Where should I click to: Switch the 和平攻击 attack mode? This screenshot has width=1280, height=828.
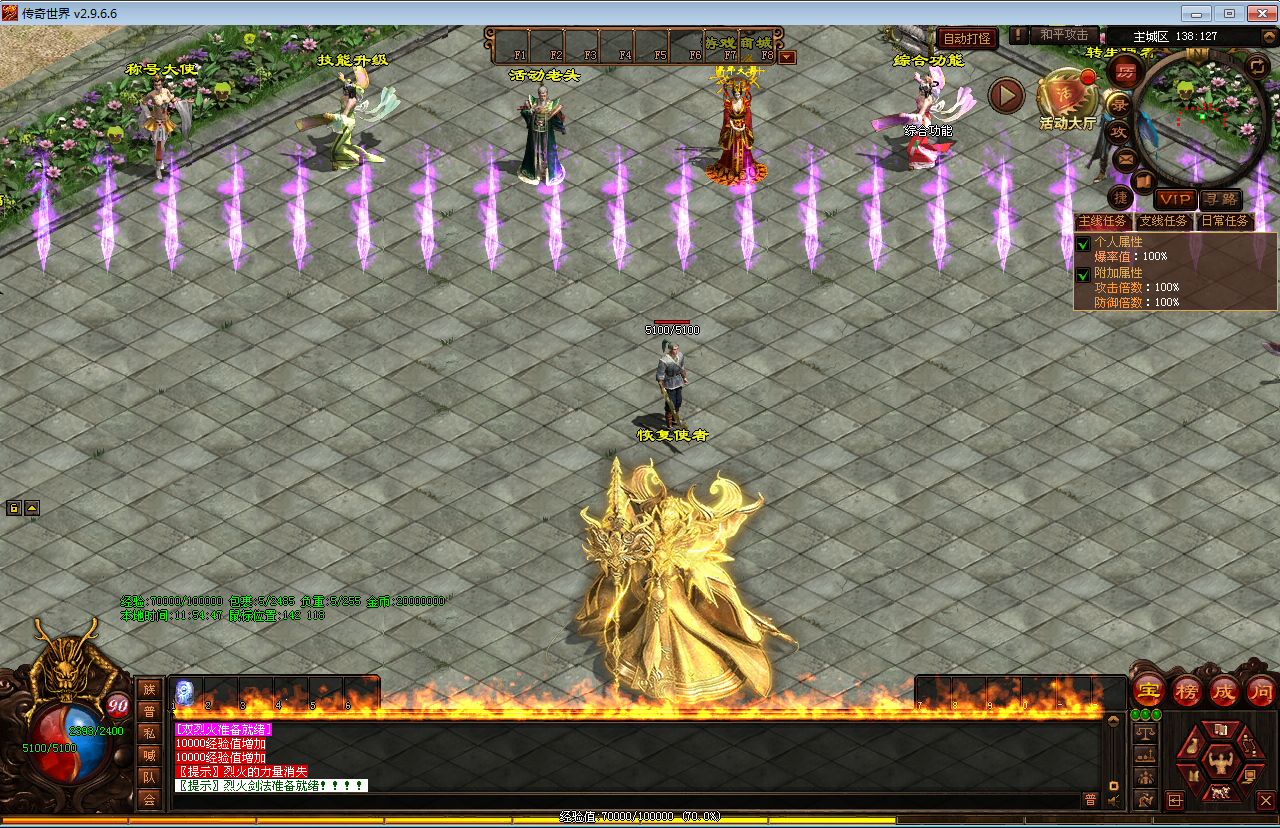1063,35
